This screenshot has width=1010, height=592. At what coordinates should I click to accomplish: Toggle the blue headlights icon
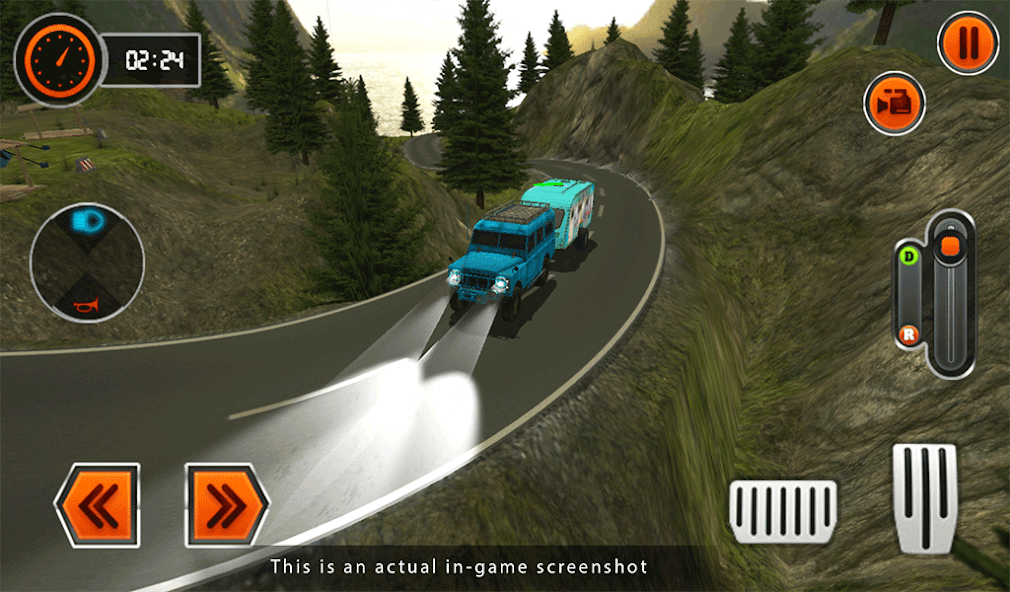point(87,220)
